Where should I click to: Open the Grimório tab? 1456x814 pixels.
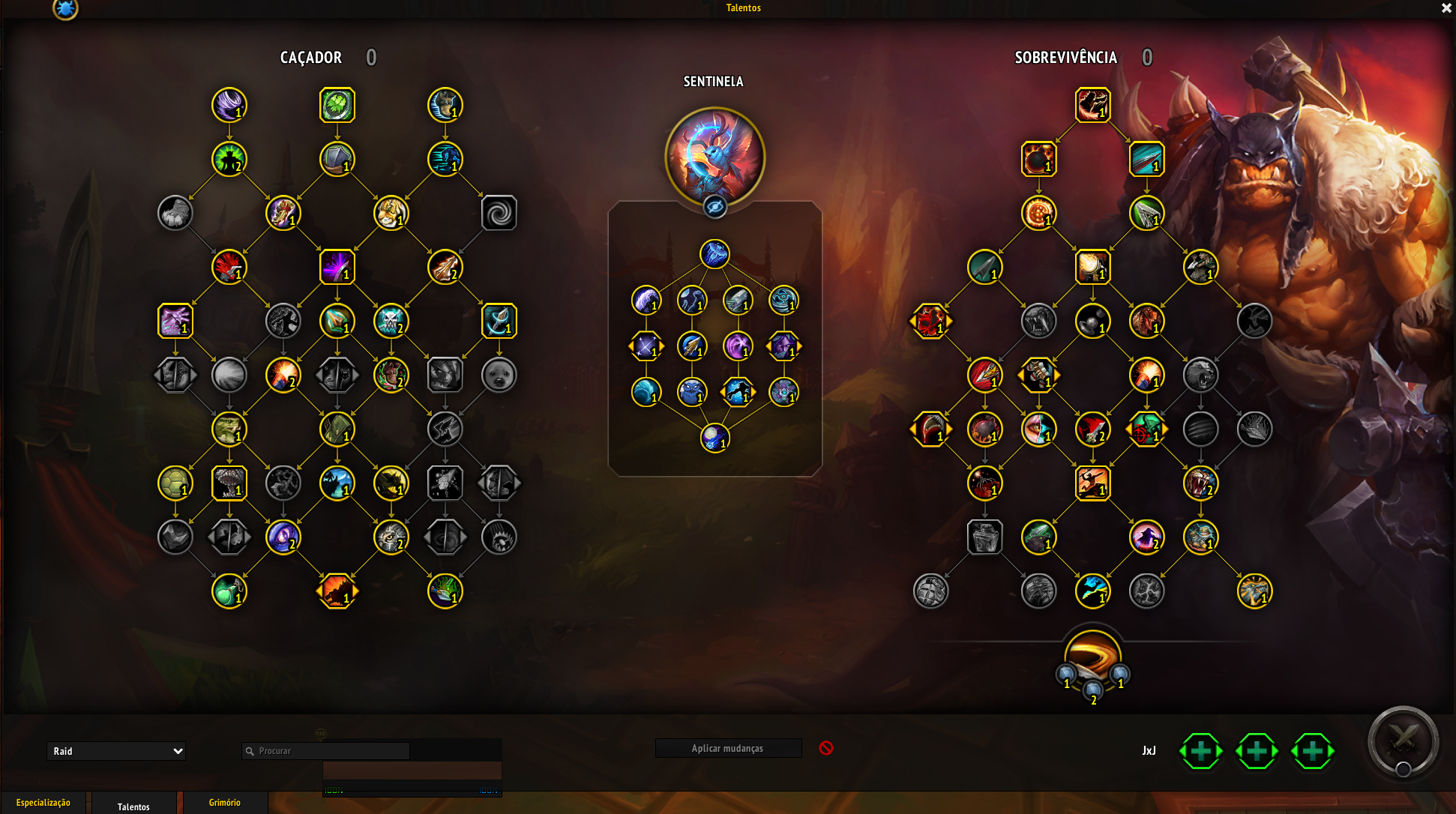225,803
